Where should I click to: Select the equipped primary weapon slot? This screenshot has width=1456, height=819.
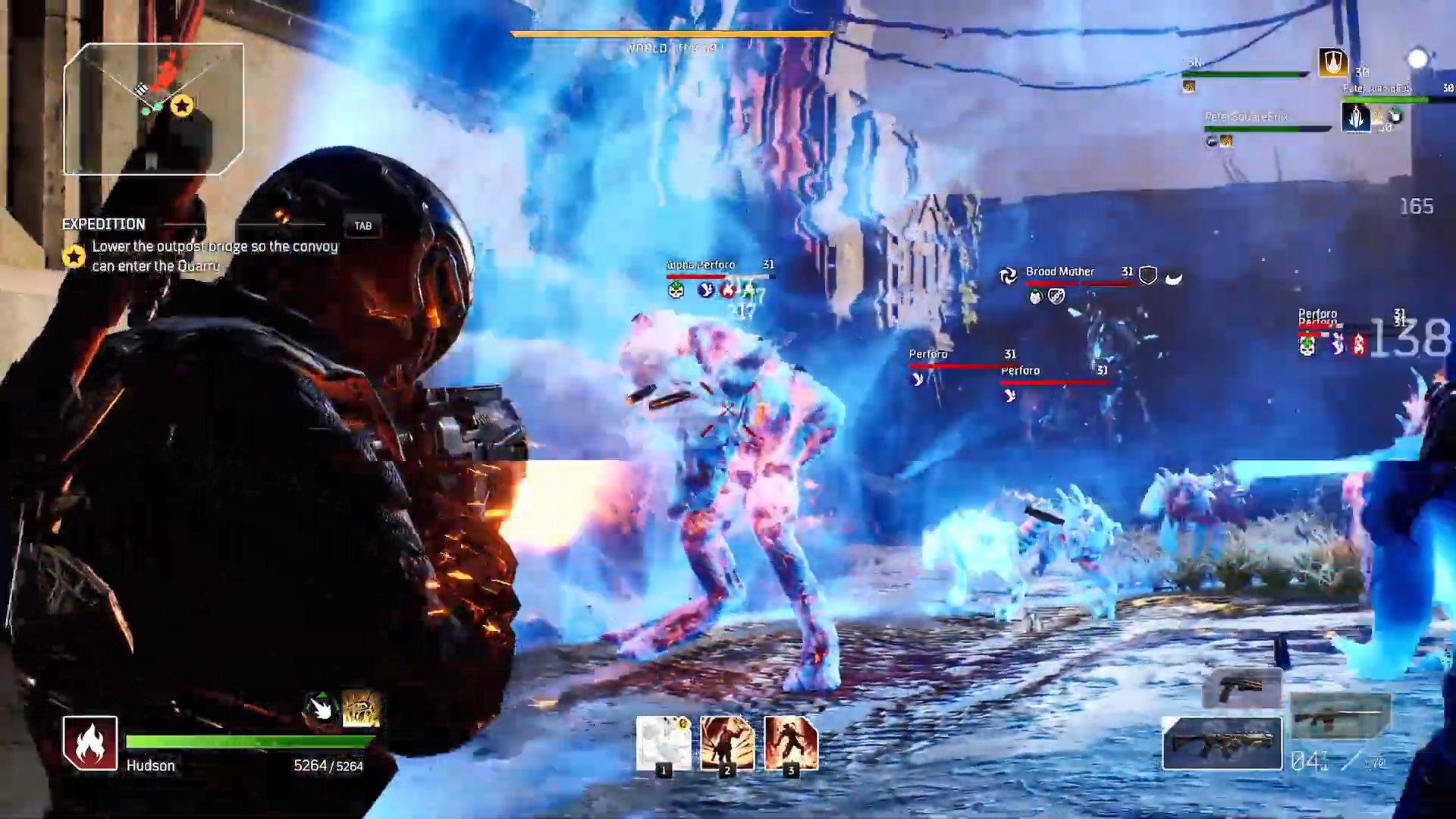[1222, 743]
